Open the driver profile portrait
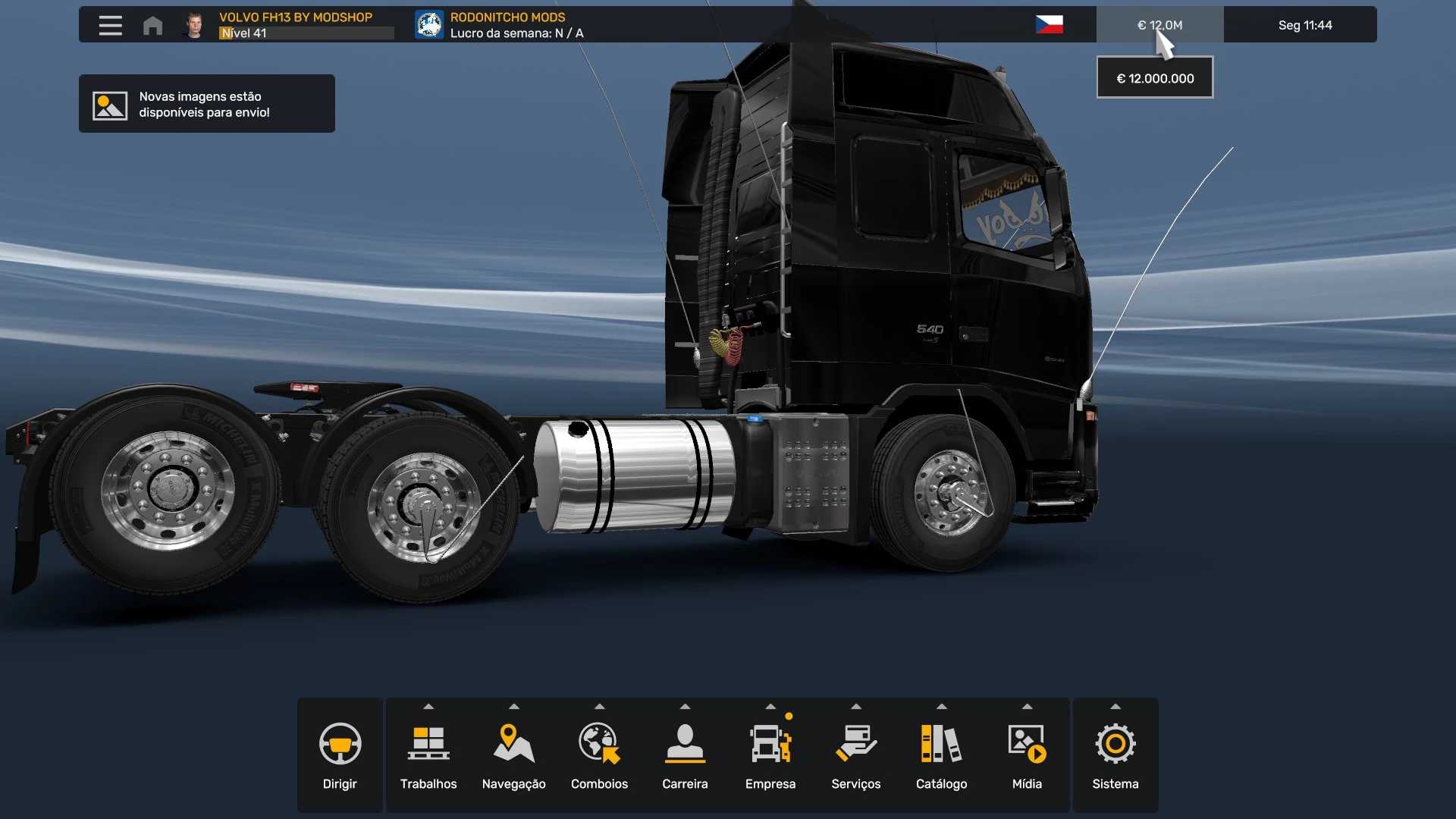1456x819 pixels. coord(195,25)
